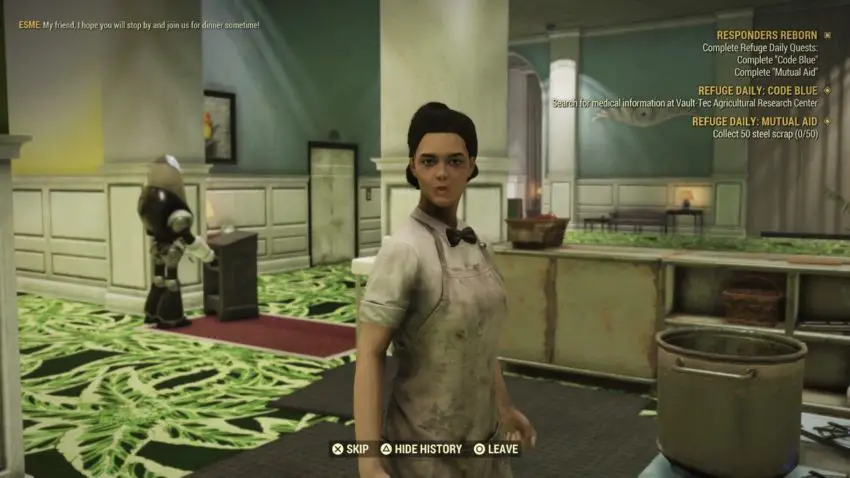Select the Responders Reborn quest tracker
Screen dimensions: 850x478
pyautogui.click(x=766, y=35)
